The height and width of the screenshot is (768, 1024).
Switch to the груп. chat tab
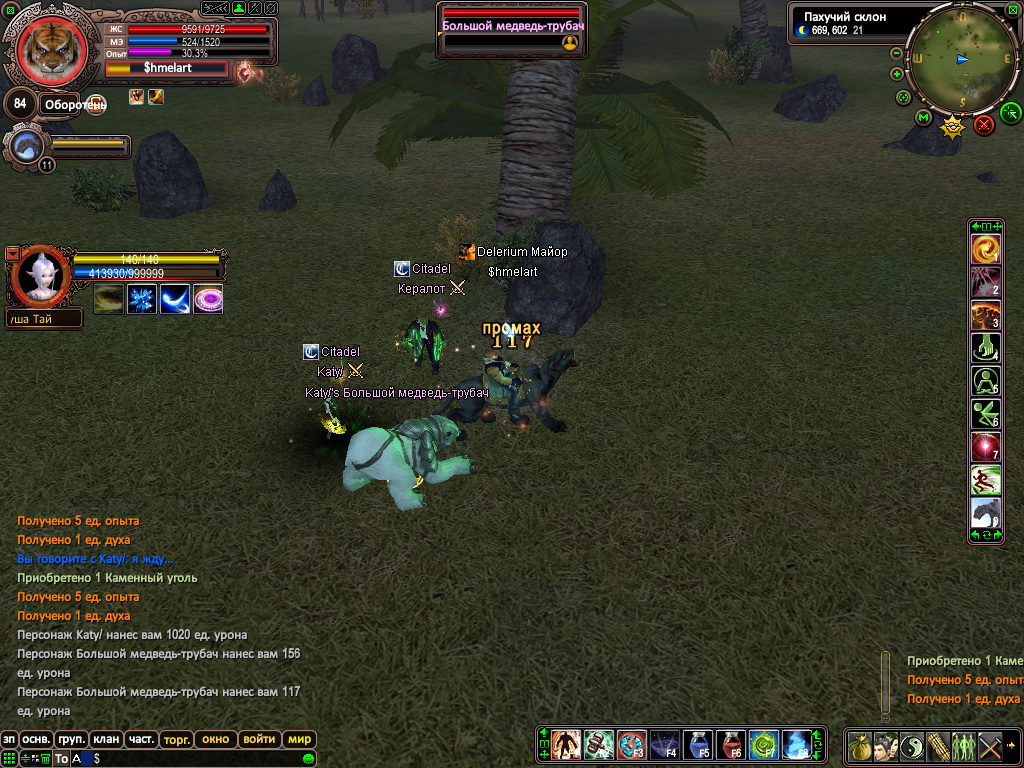(70, 739)
